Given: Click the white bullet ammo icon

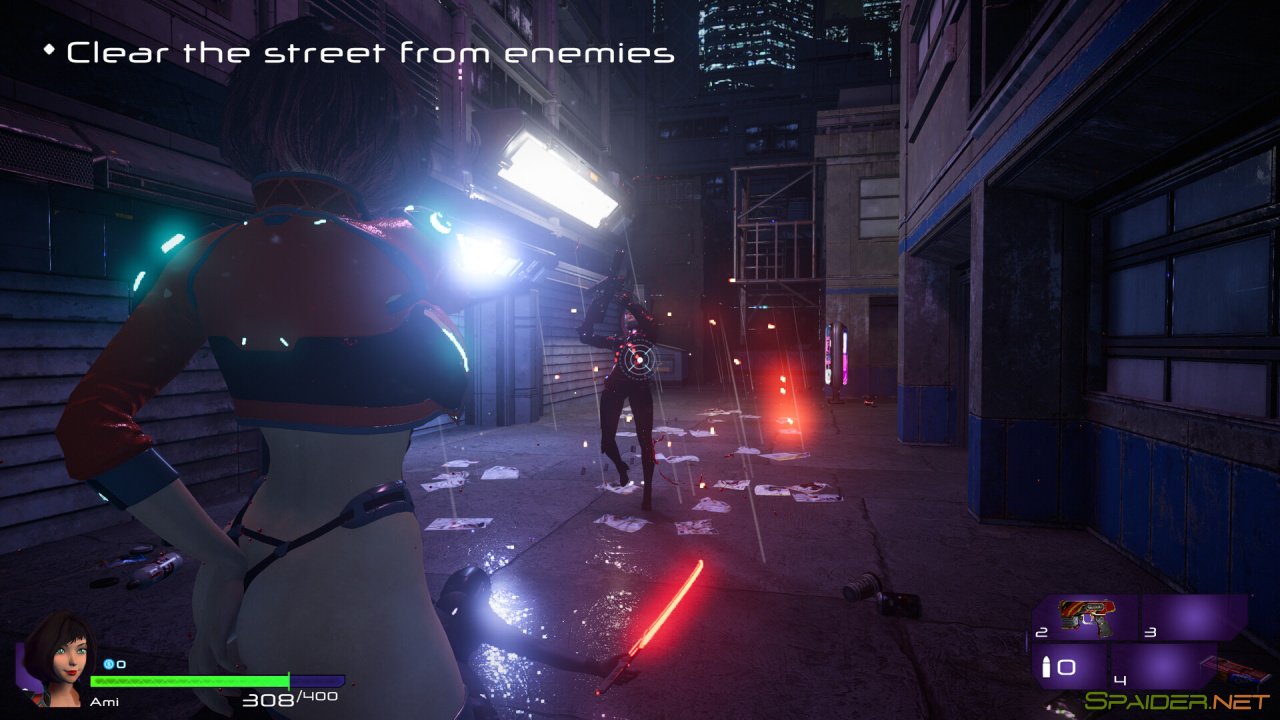Looking at the screenshot, I should [x=1046, y=664].
